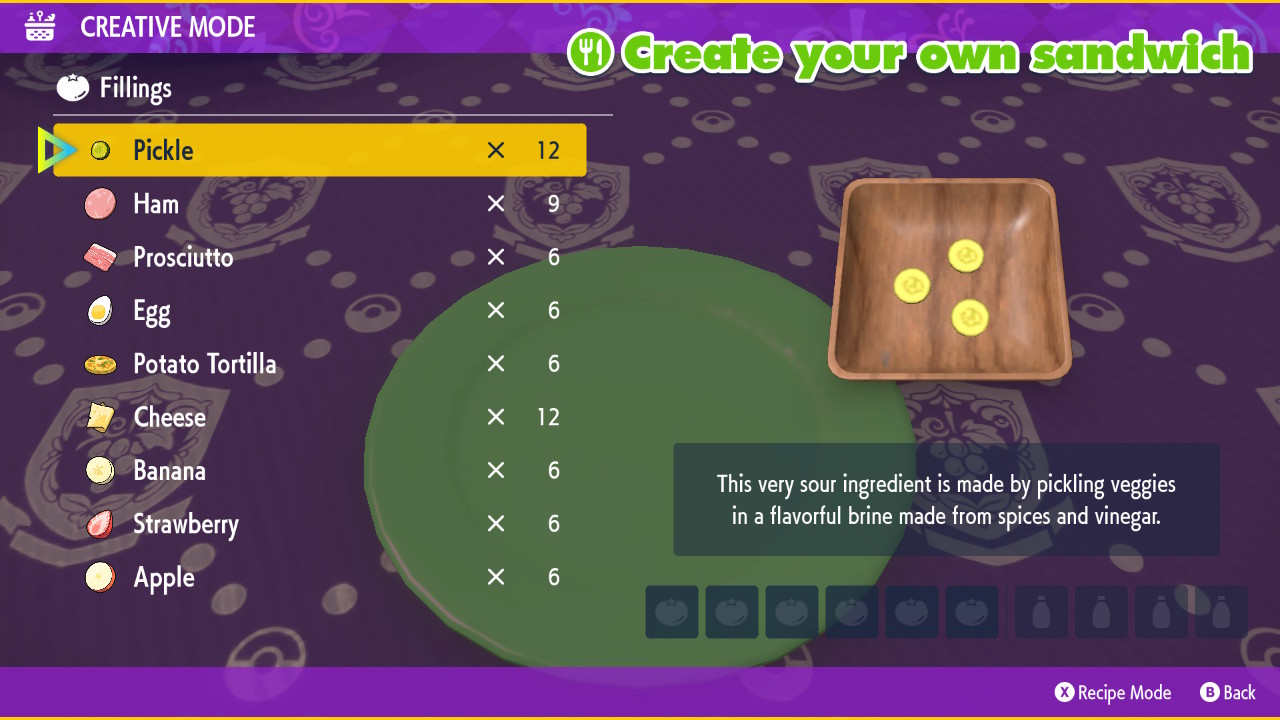The height and width of the screenshot is (720, 1280).
Task: Click the Egg ingredient icon
Action: point(100,311)
